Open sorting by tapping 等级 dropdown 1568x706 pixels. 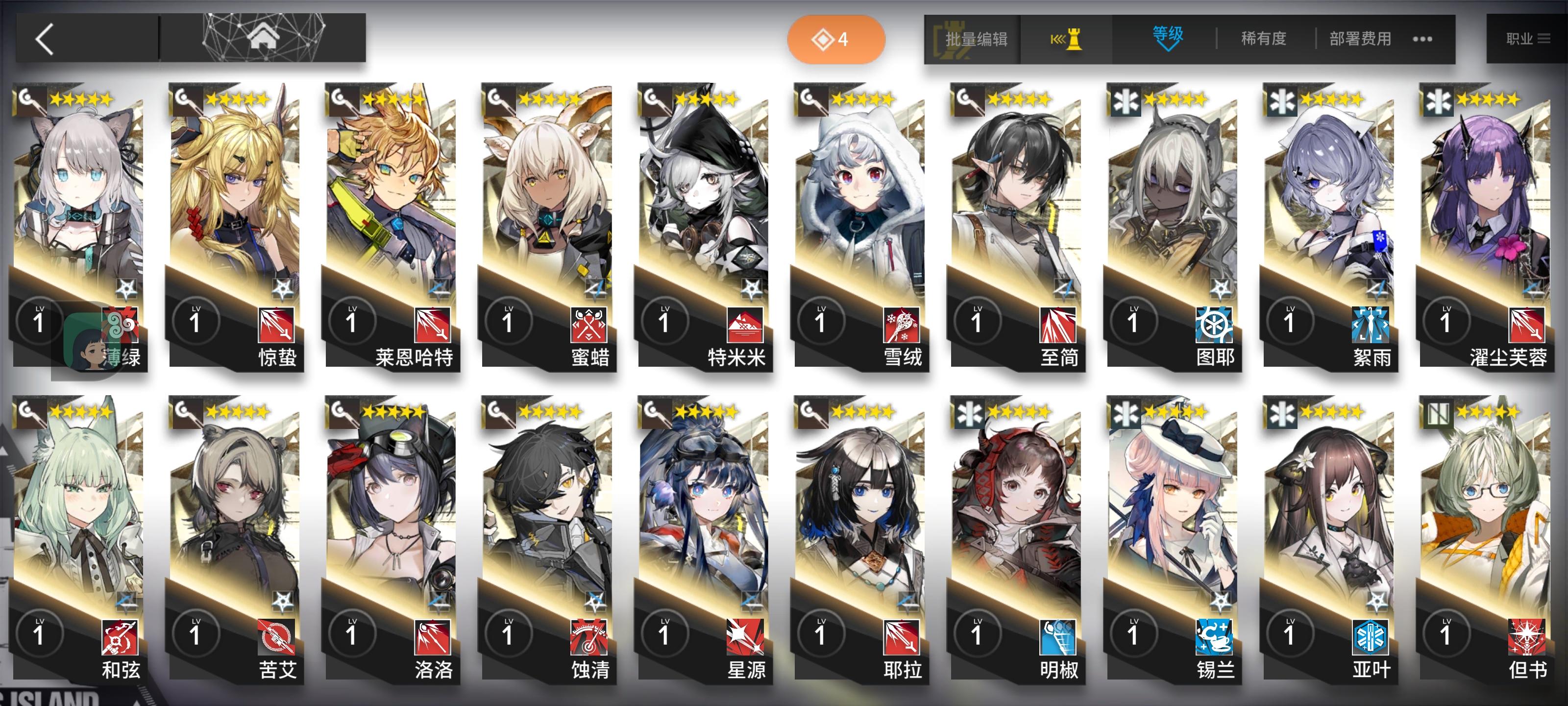click(1167, 38)
